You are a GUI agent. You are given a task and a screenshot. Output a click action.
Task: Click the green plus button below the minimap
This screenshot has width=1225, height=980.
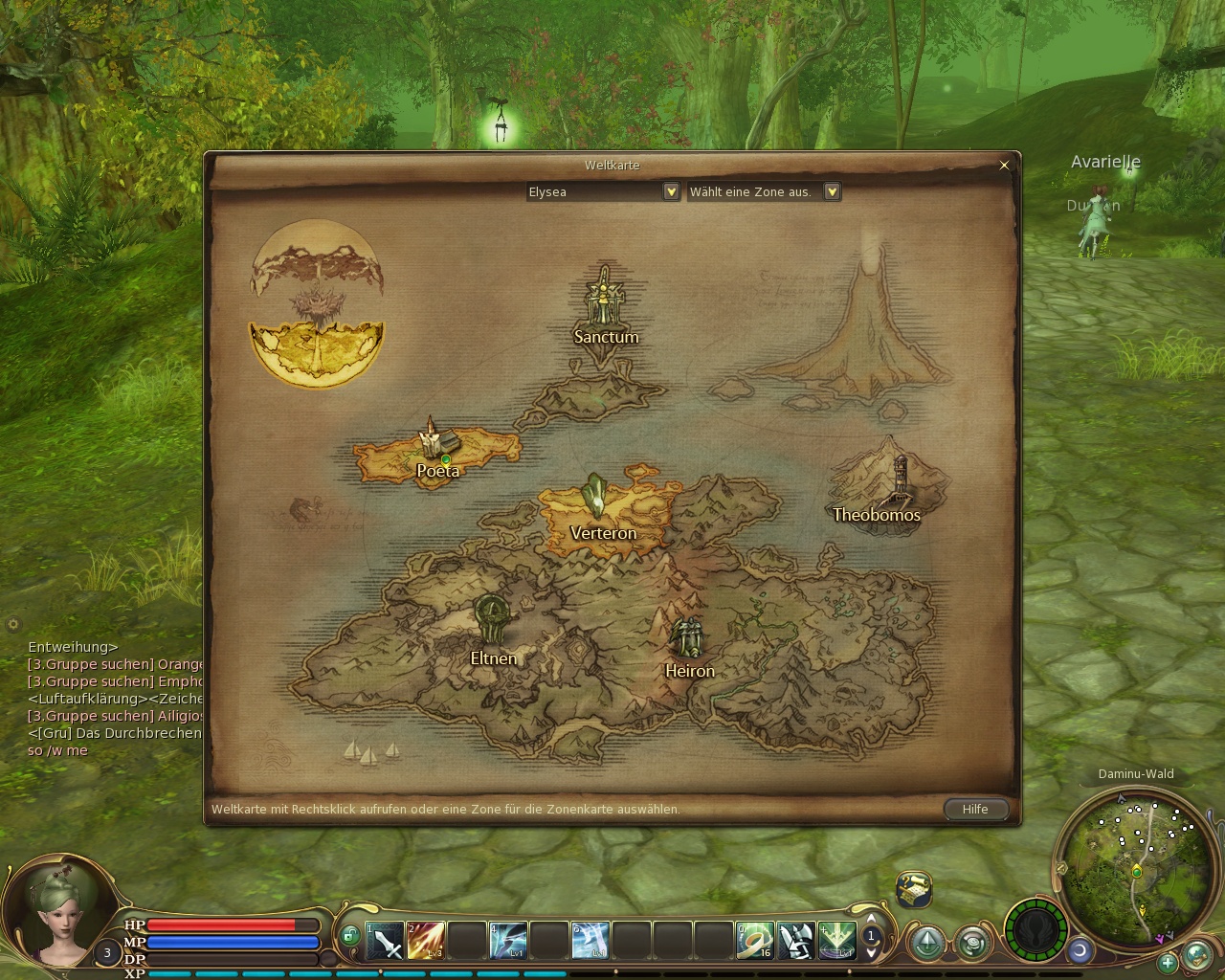coord(1167,962)
